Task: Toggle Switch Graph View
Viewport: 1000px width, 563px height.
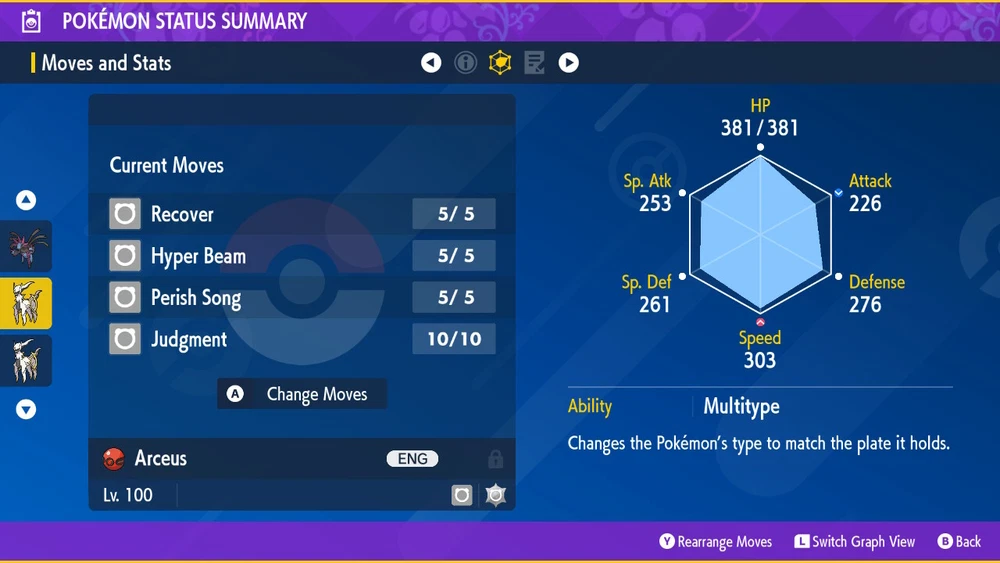Action: tap(854, 542)
